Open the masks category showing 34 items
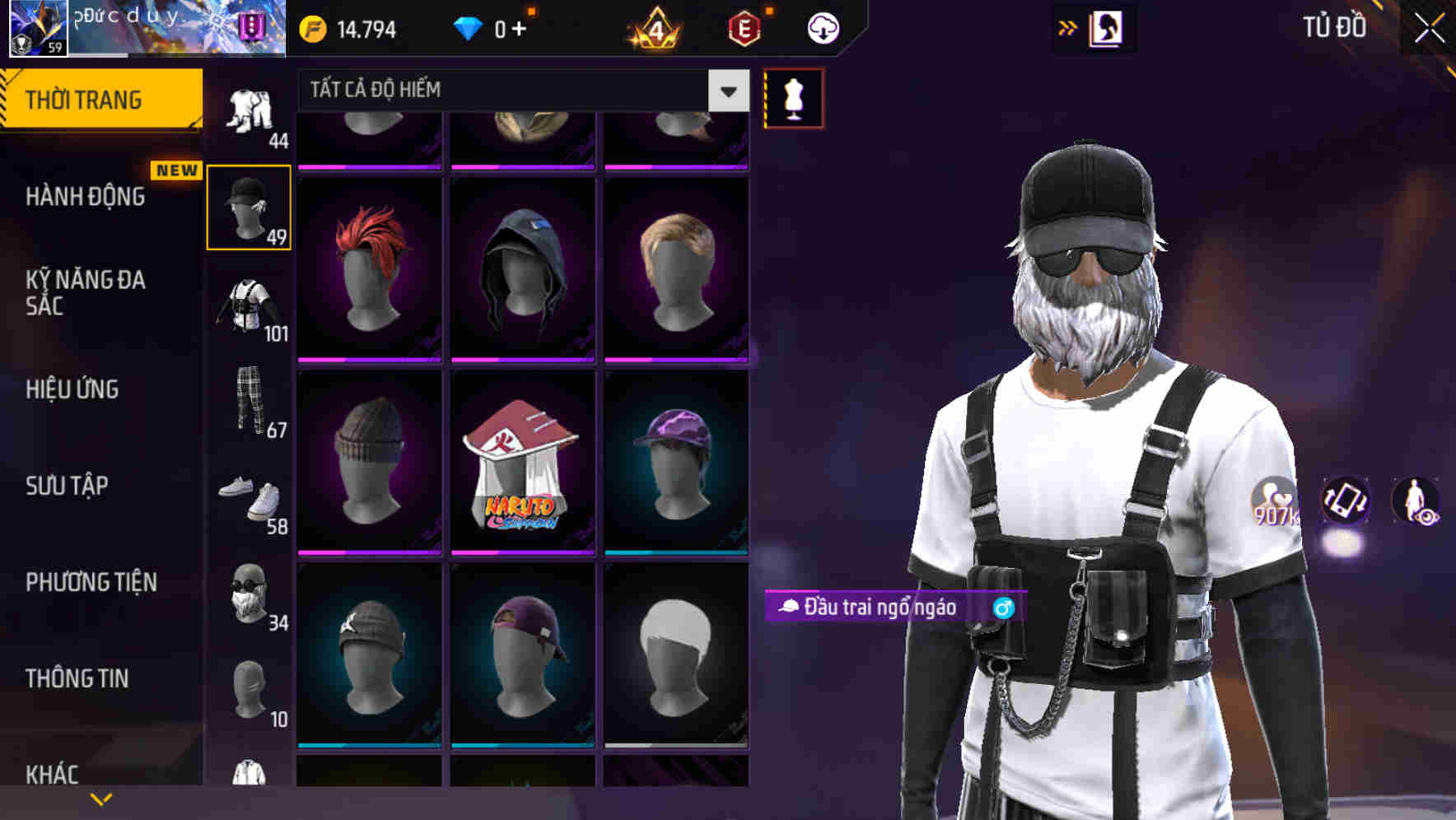Image resolution: width=1456 pixels, height=820 pixels. point(249,597)
